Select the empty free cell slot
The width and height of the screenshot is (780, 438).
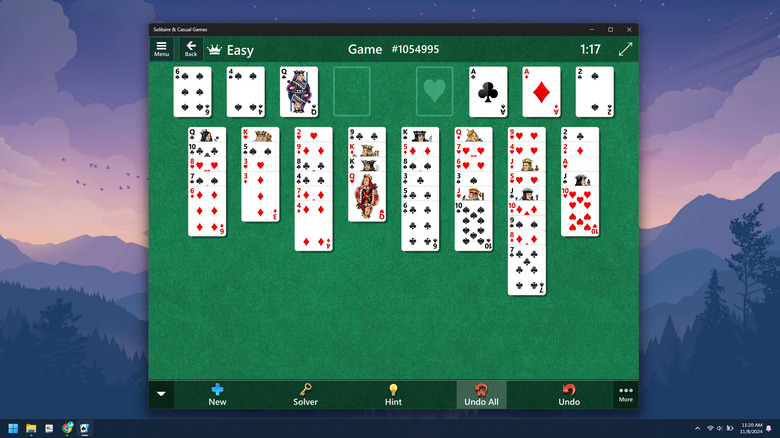[x=352, y=92]
